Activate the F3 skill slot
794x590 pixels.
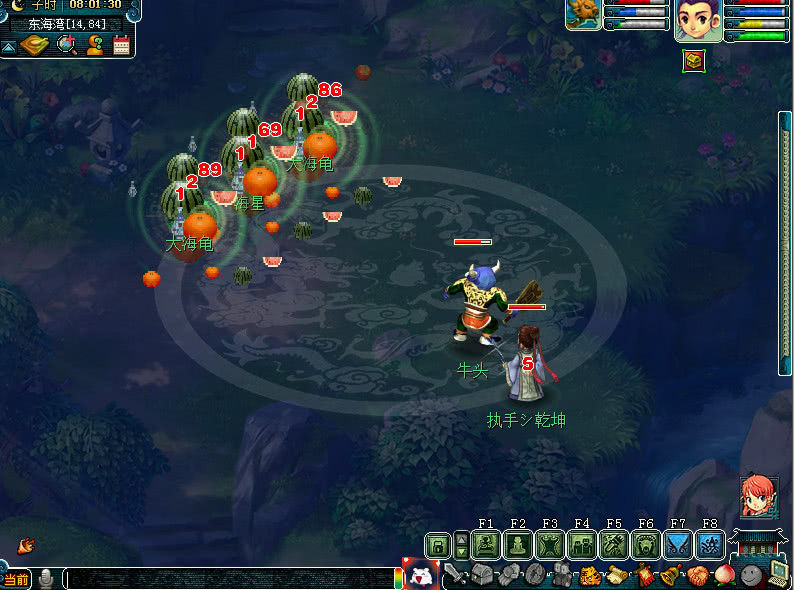pos(550,545)
